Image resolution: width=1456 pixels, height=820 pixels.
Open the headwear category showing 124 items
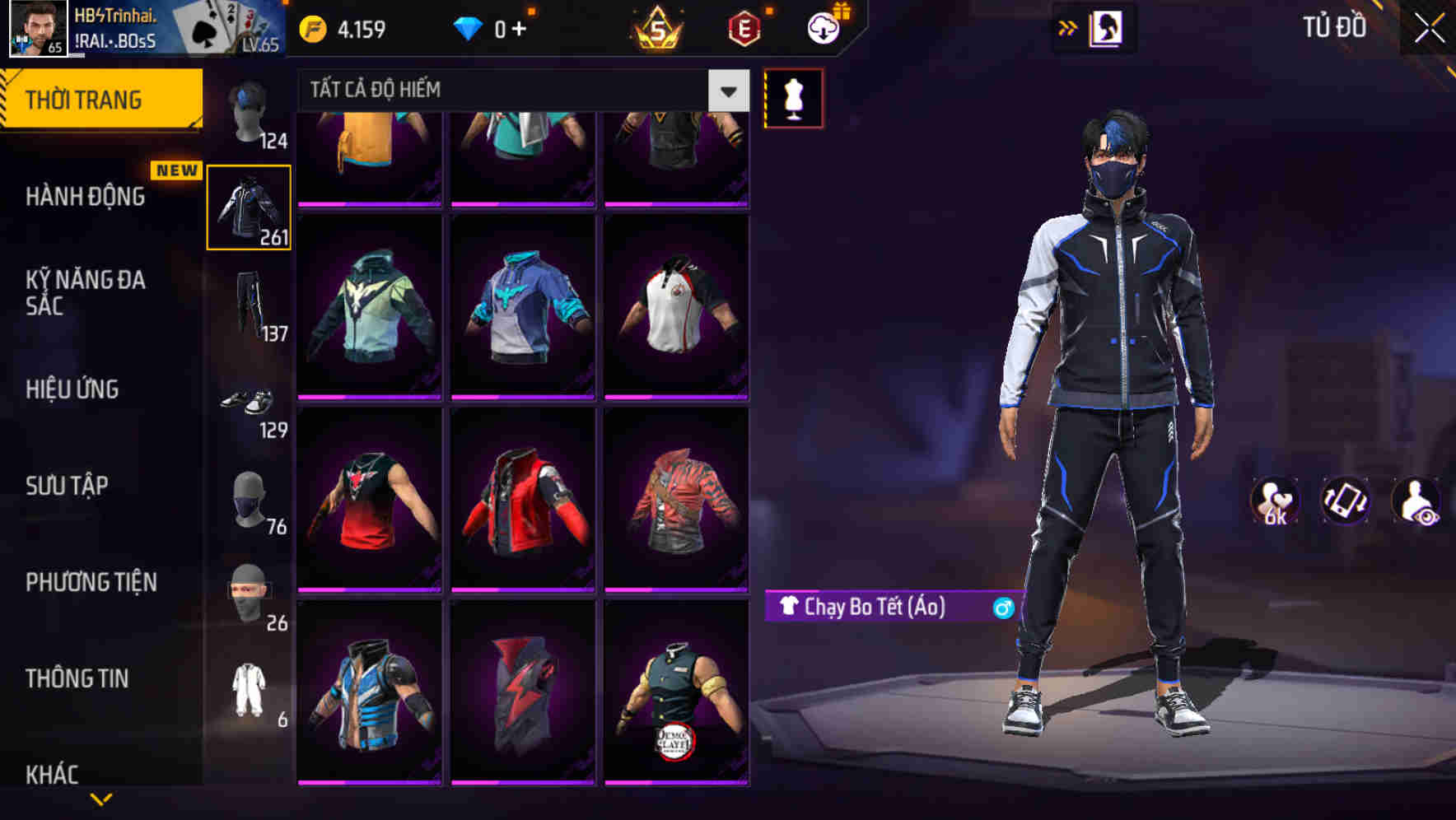click(247, 111)
